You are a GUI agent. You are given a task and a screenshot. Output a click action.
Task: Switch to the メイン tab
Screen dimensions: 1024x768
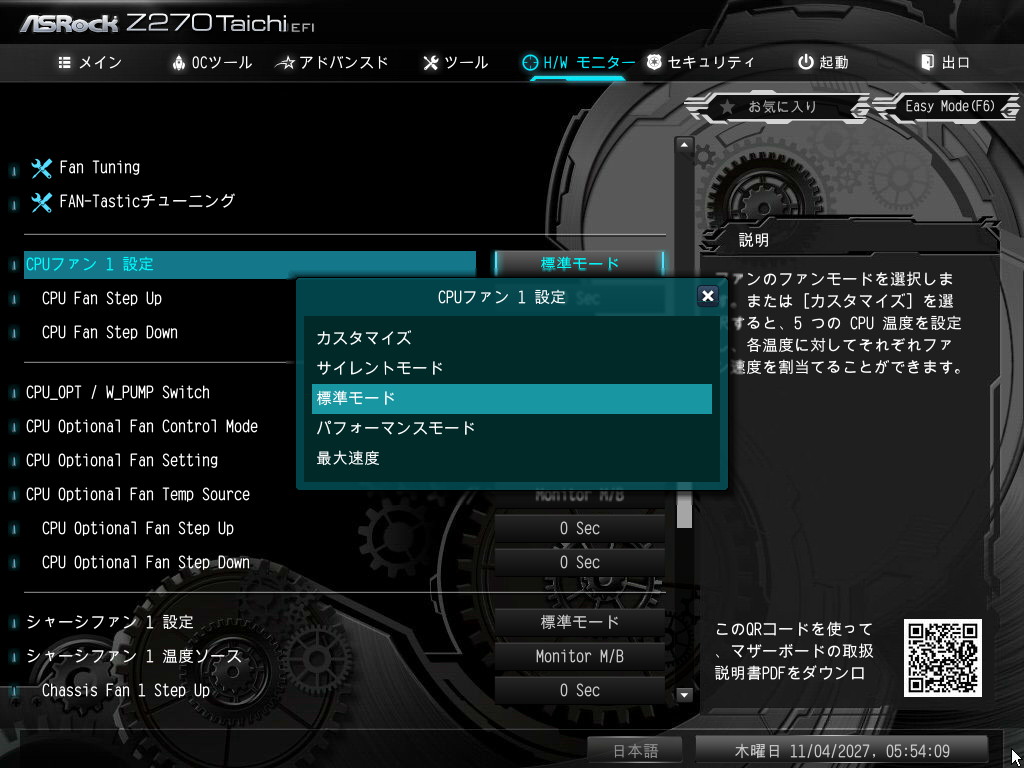tap(90, 62)
